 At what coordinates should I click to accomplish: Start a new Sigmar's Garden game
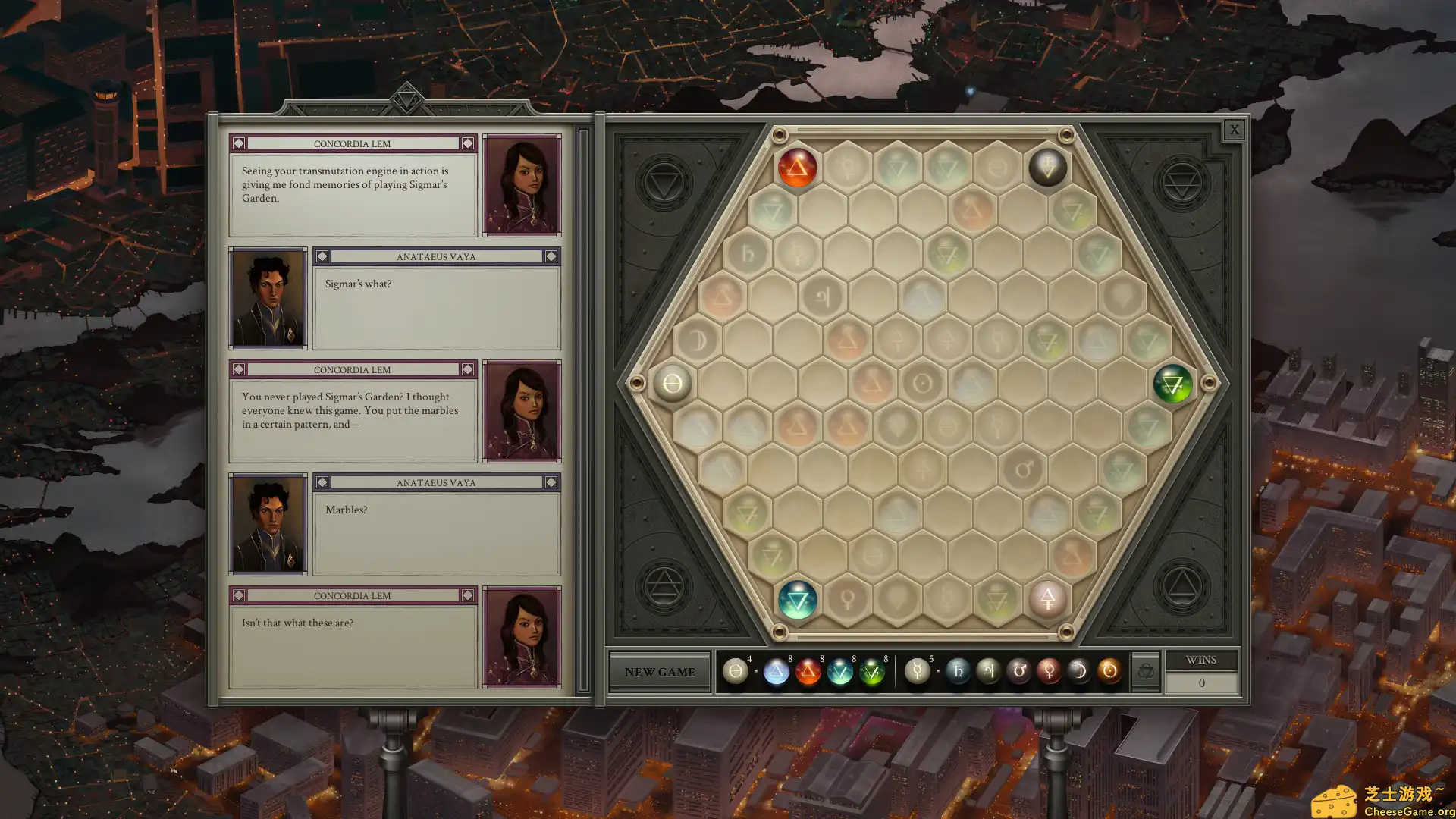[x=659, y=672]
